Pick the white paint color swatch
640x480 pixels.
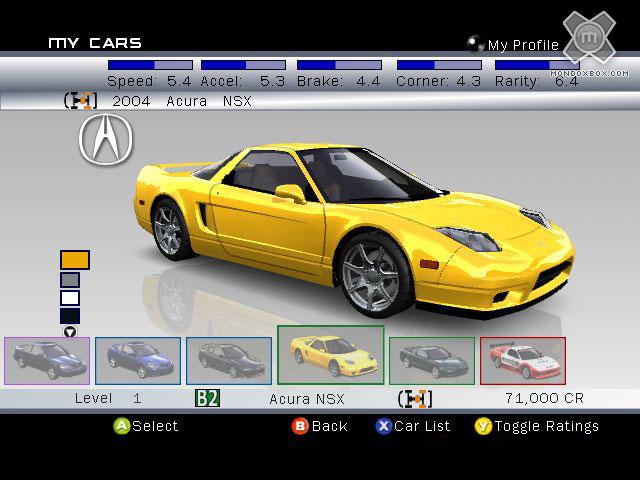[x=70, y=298]
